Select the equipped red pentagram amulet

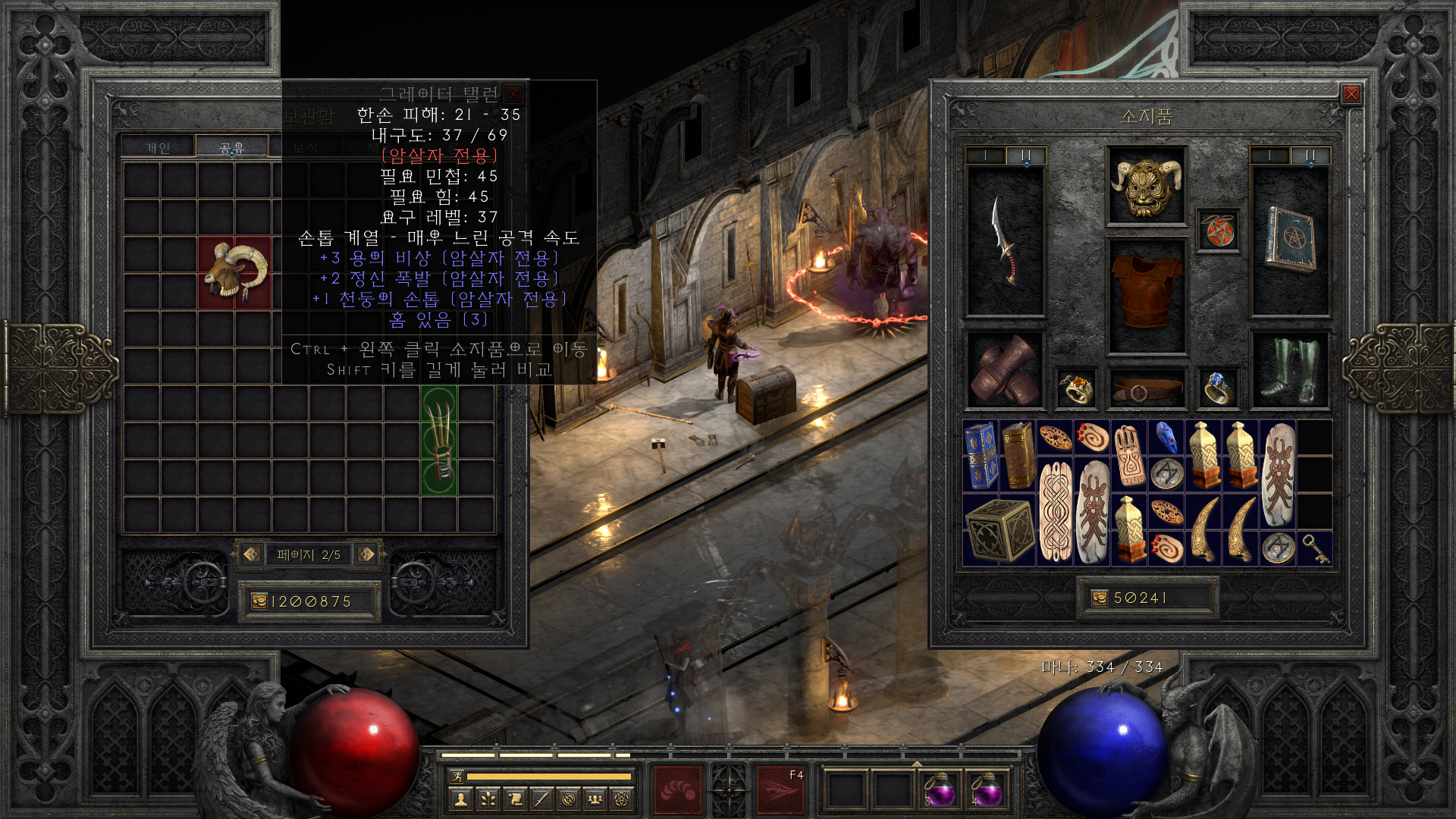pyautogui.click(x=1218, y=231)
